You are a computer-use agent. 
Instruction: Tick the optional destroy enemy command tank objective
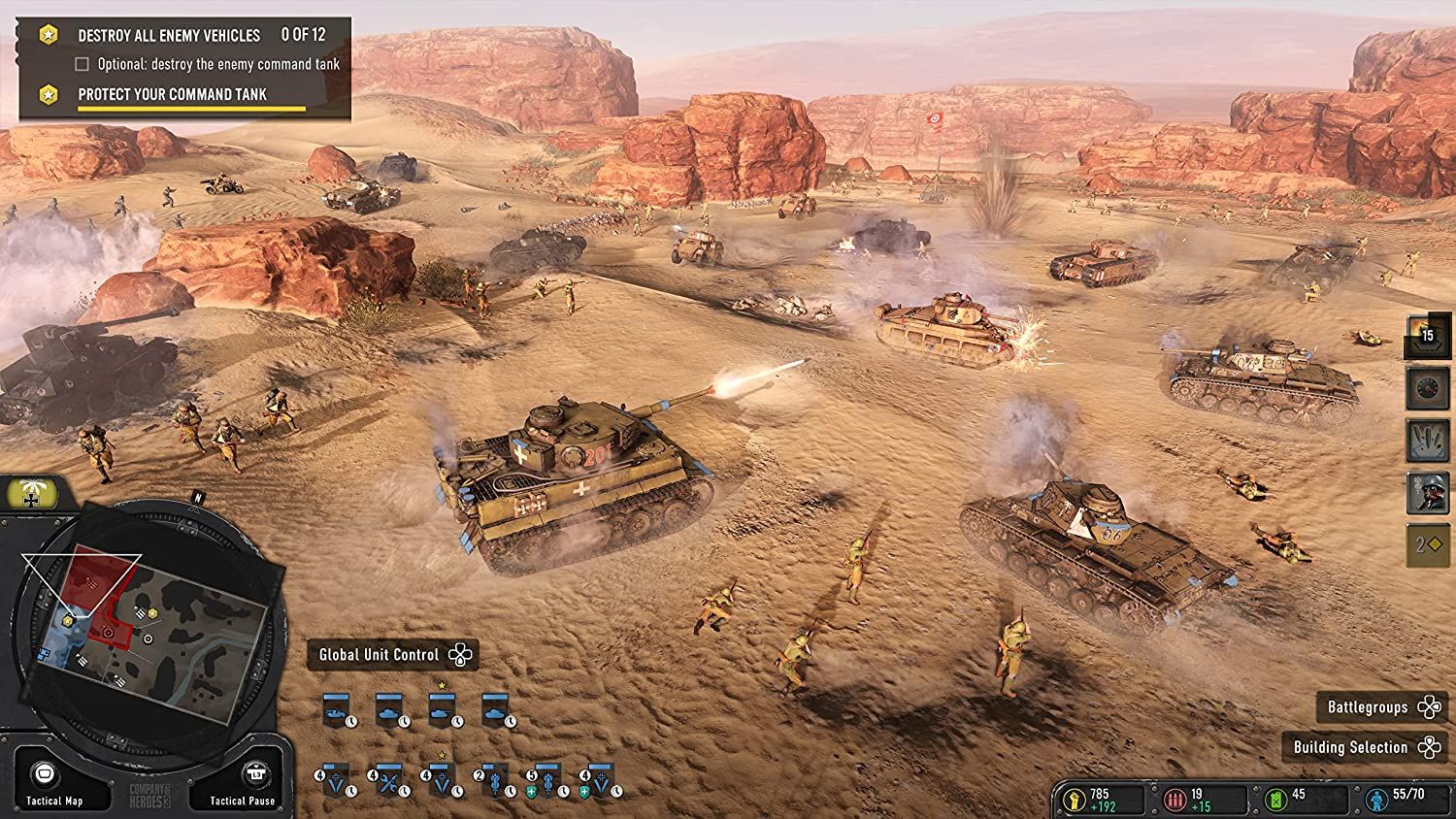[80, 62]
